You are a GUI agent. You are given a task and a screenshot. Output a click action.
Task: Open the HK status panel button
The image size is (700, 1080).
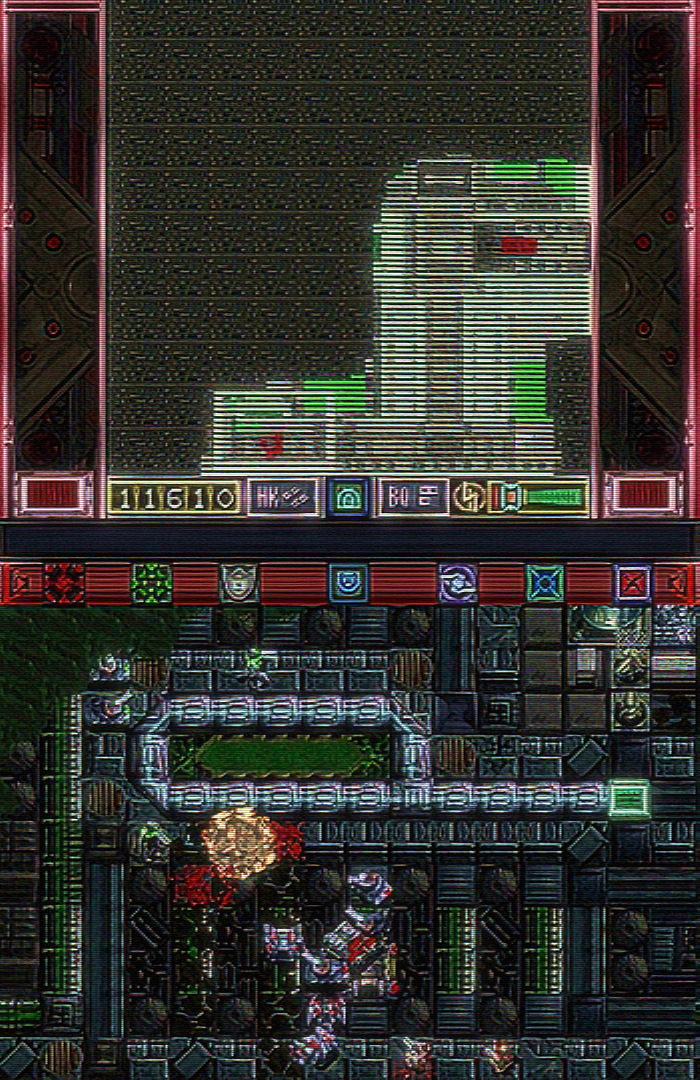[282, 496]
